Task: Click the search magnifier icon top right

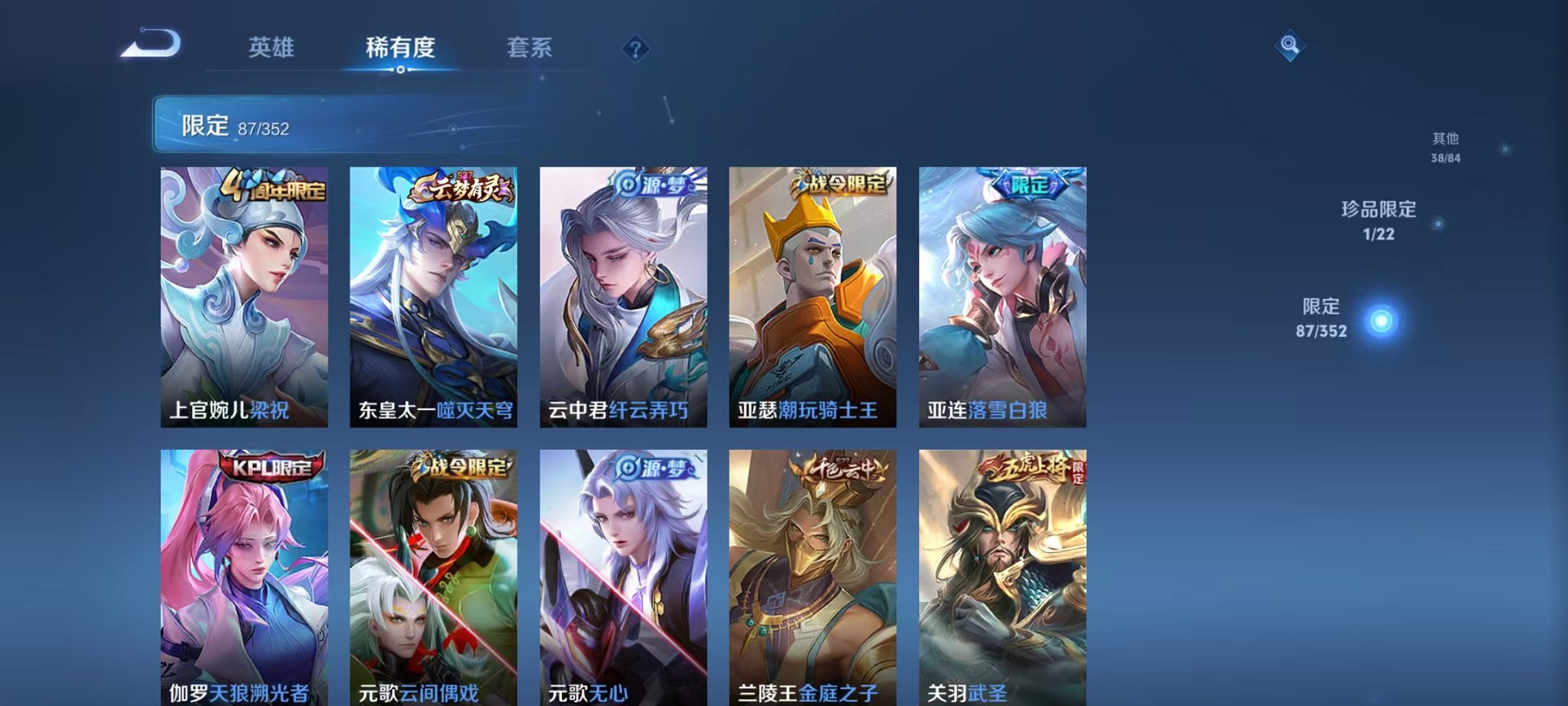Action: point(1291,46)
